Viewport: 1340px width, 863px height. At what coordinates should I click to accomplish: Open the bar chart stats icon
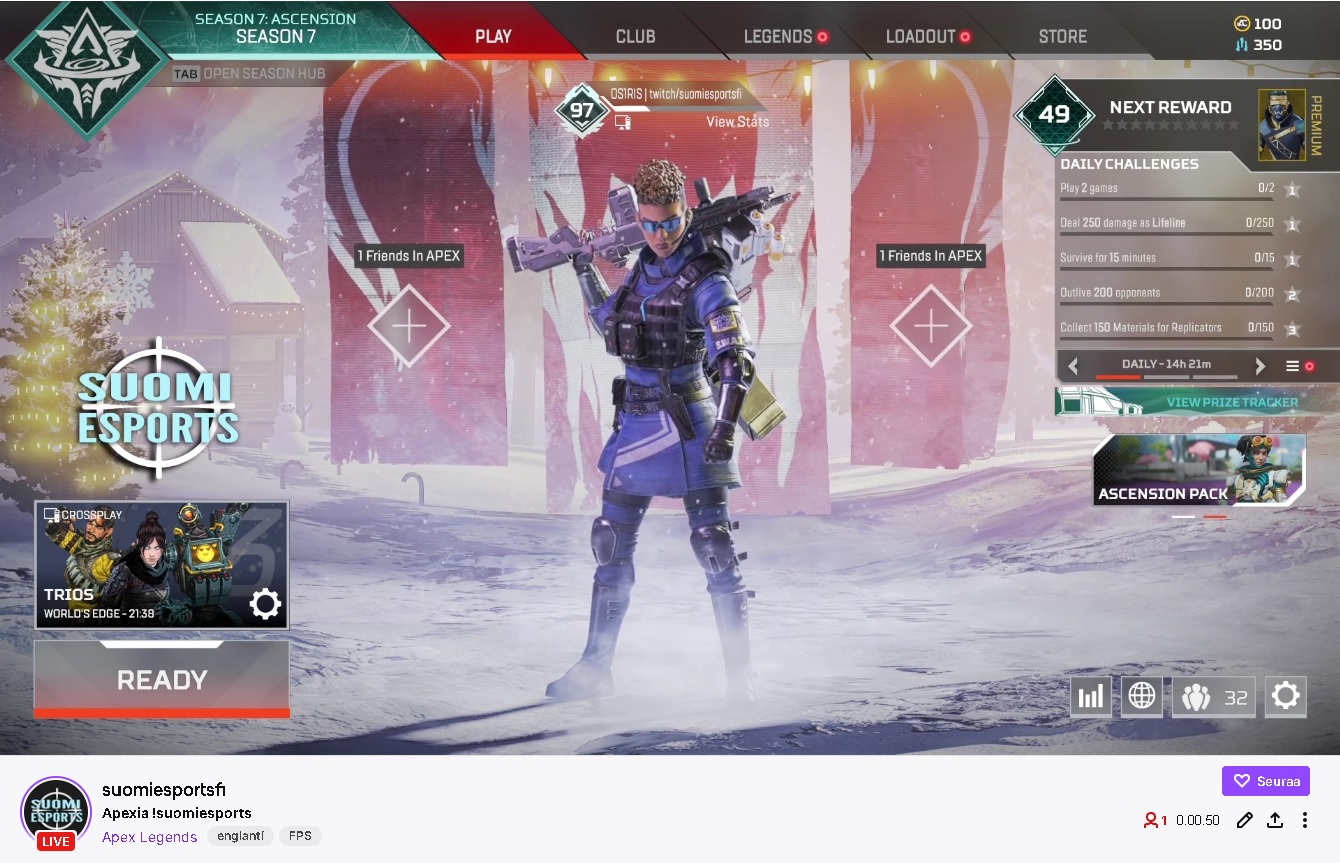(x=1090, y=696)
